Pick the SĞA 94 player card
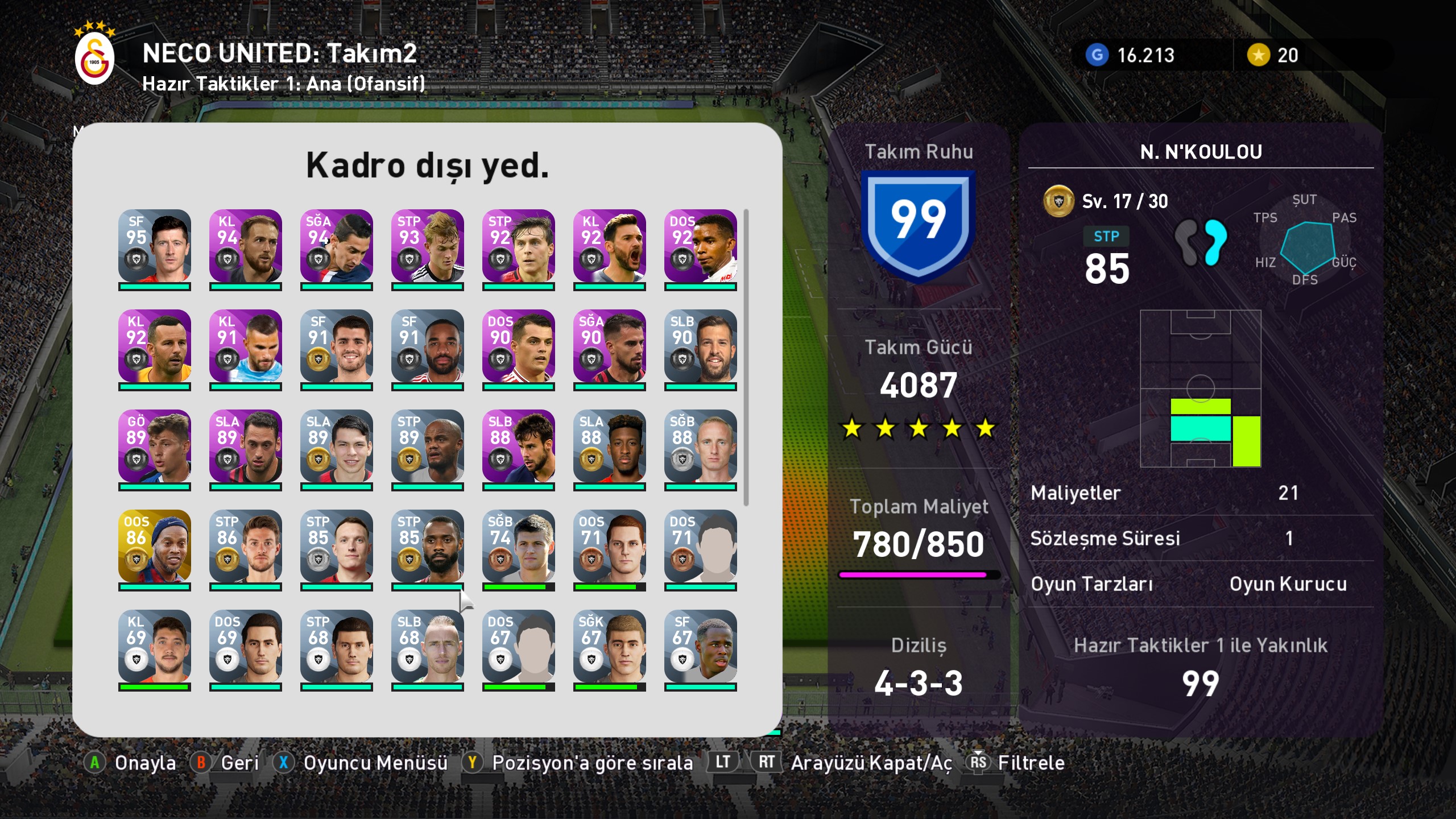This screenshot has height=819, width=1456. coord(336,246)
